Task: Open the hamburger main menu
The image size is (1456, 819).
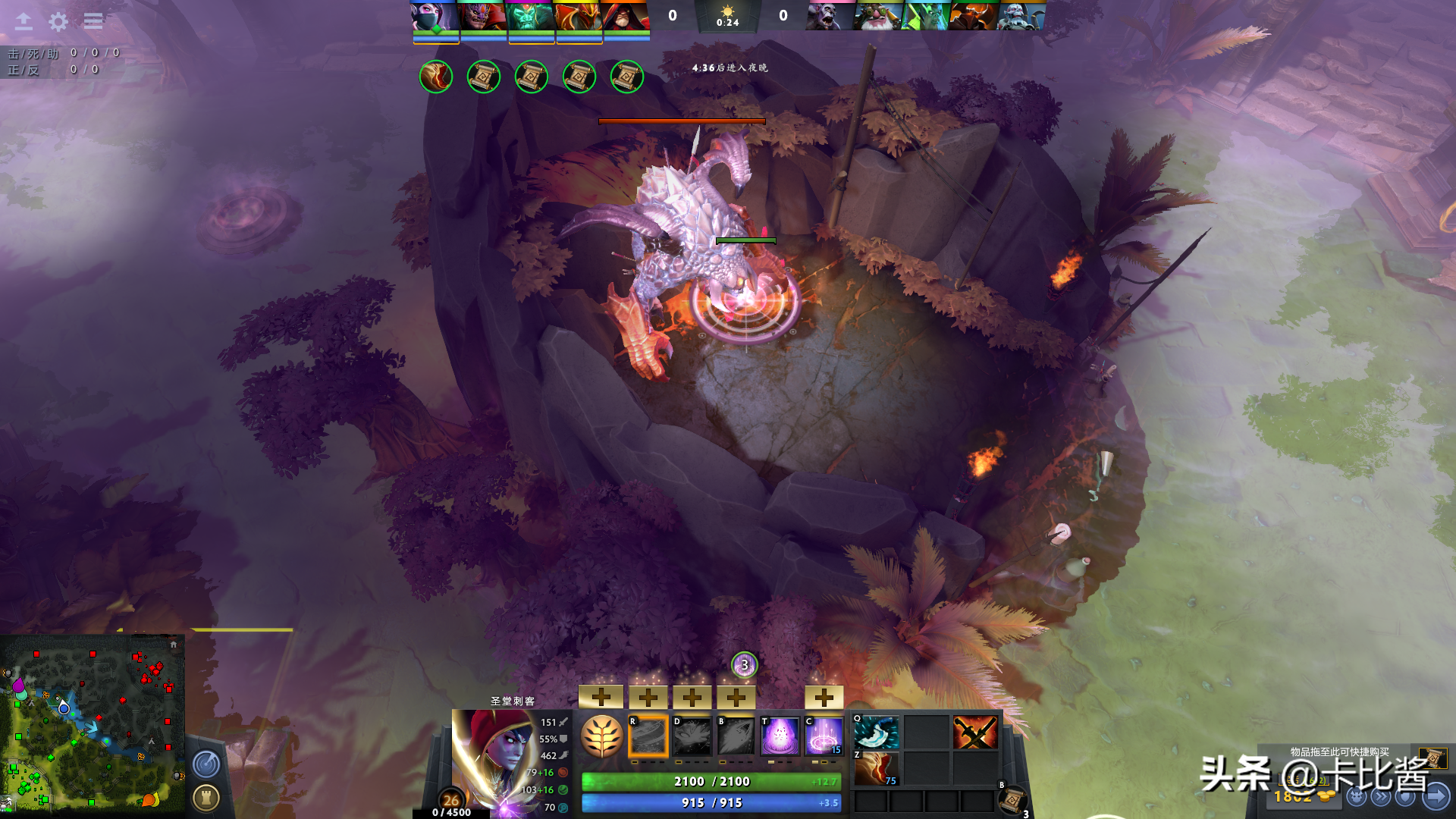Action: pyautogui.click(x=93, y=21)
